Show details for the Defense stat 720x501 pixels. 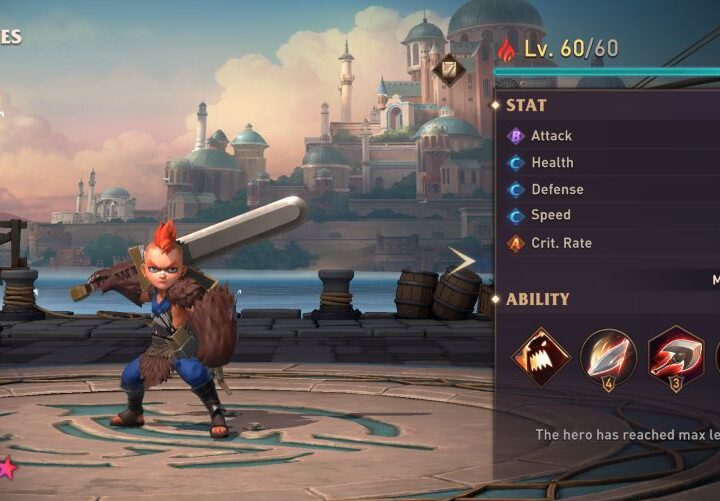point(557,189)
